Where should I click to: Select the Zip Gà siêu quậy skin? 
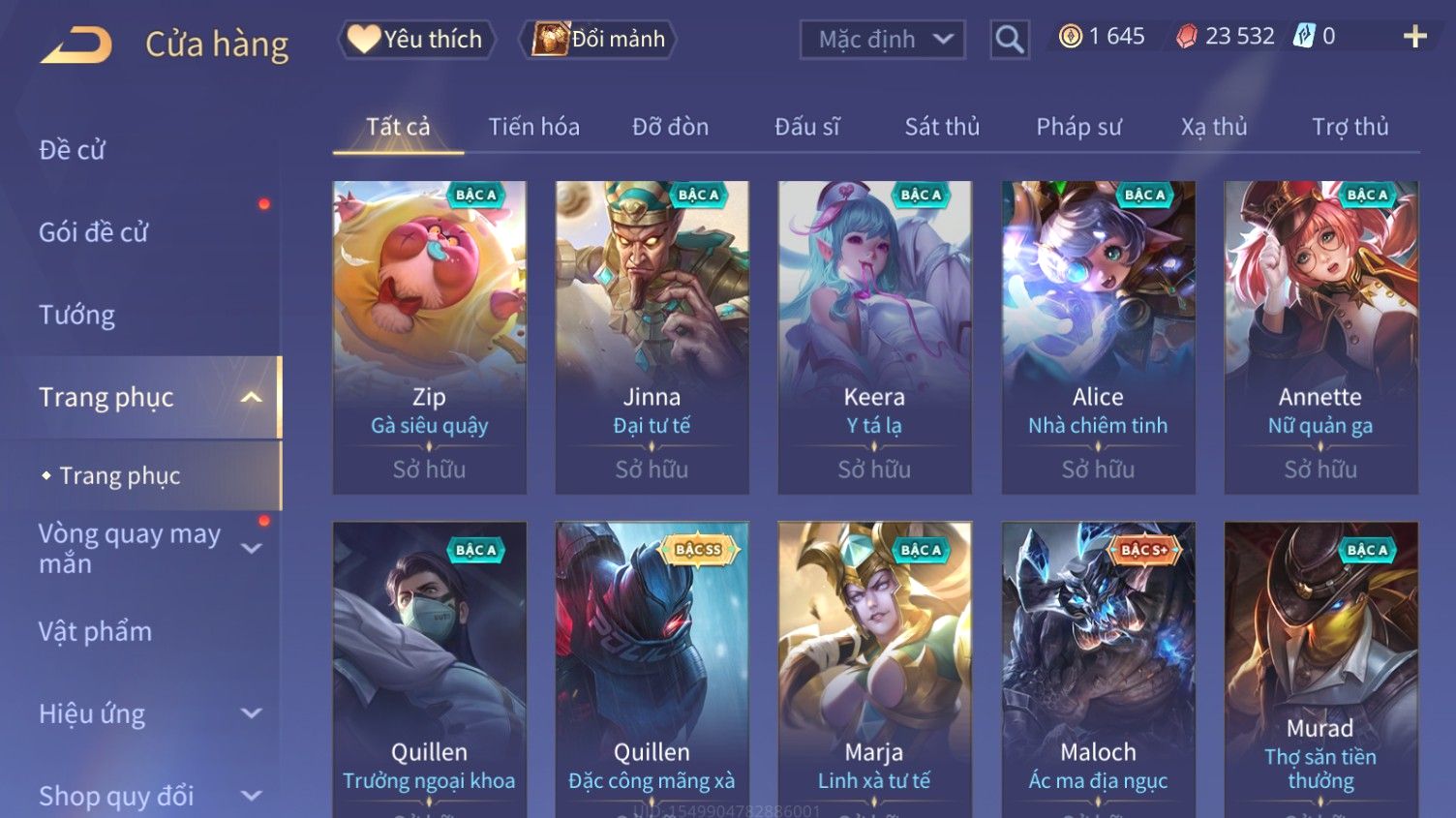coord(429,337)
